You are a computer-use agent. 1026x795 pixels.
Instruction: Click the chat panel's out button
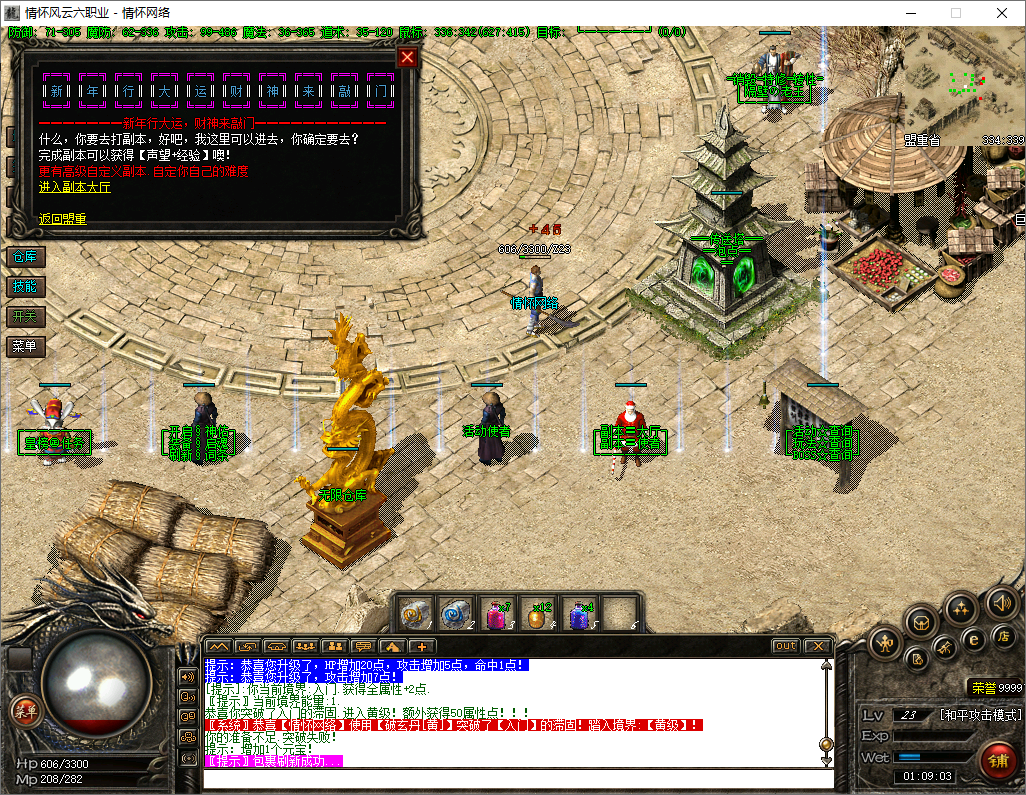pos(786,646)
